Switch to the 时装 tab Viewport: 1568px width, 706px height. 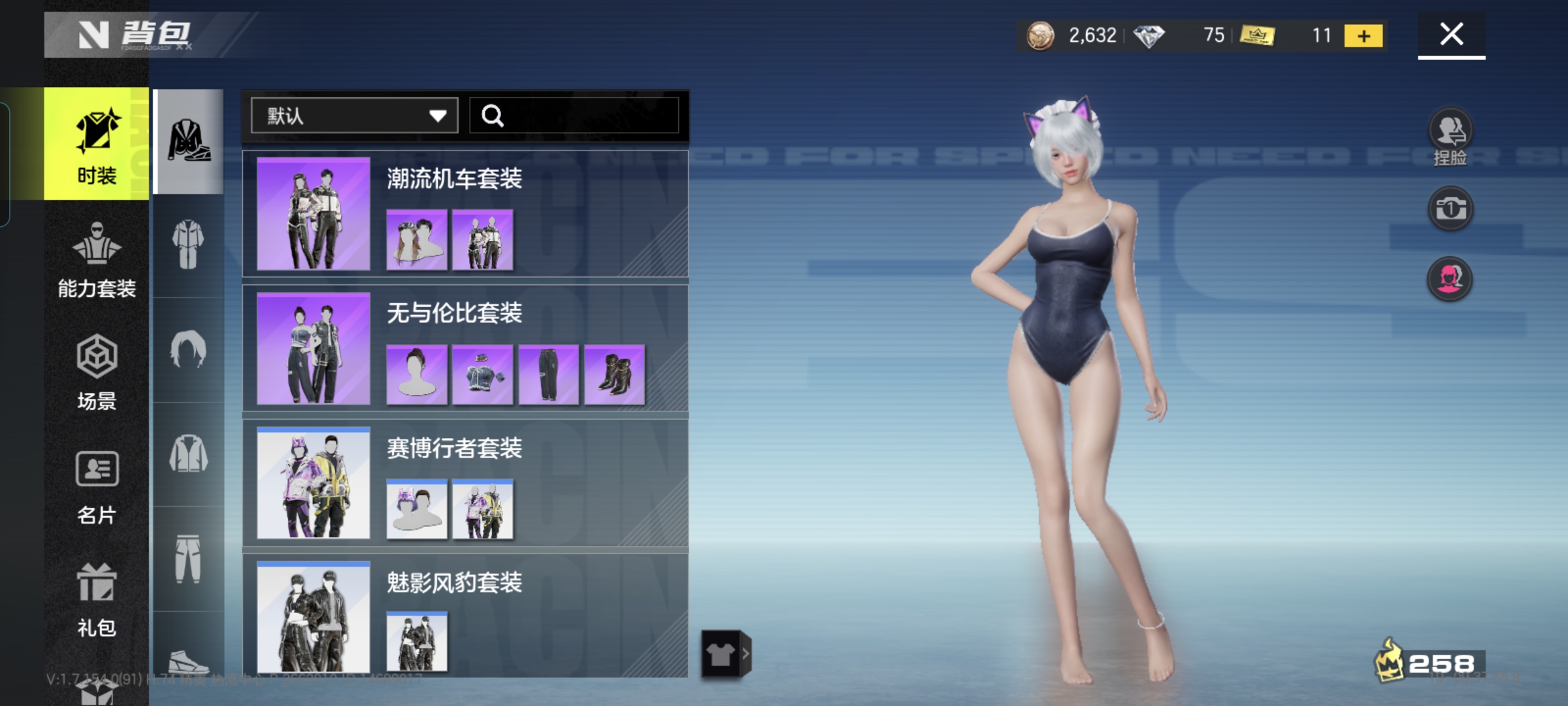97,143
